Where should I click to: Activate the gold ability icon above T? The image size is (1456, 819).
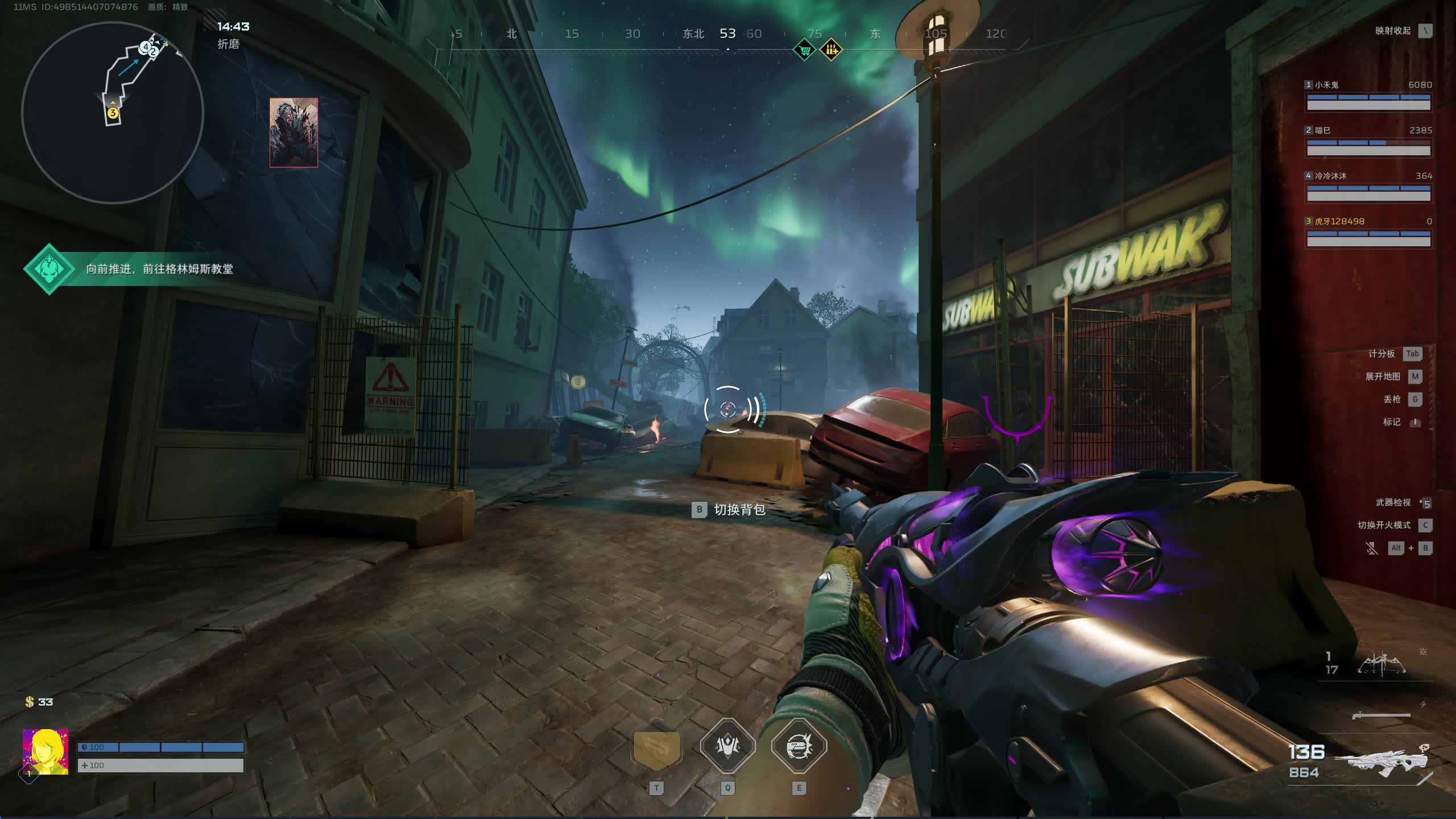(x=657, y=747)
